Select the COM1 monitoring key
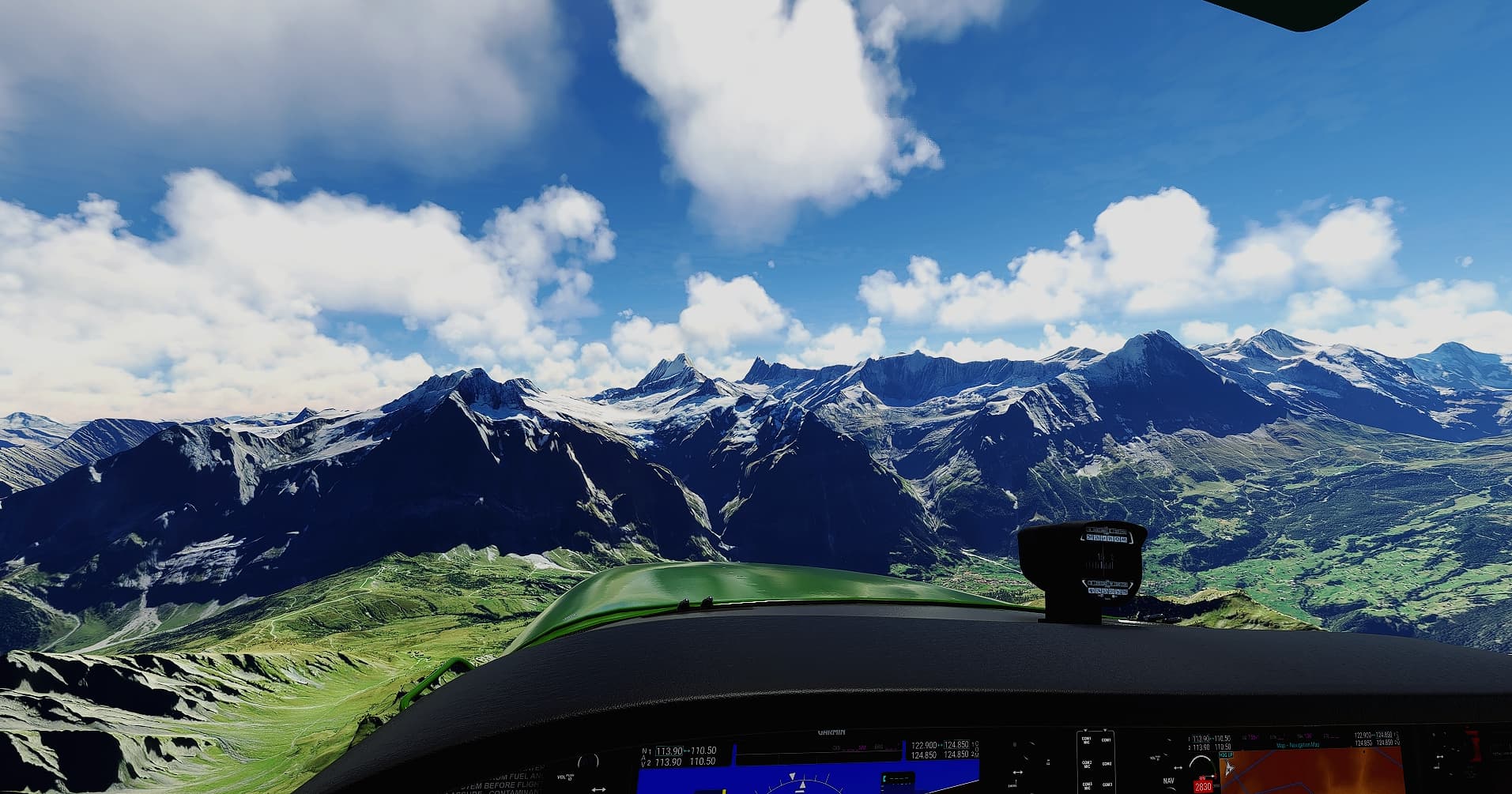Screen dimensions: 1512x794 pos(1107,740)
